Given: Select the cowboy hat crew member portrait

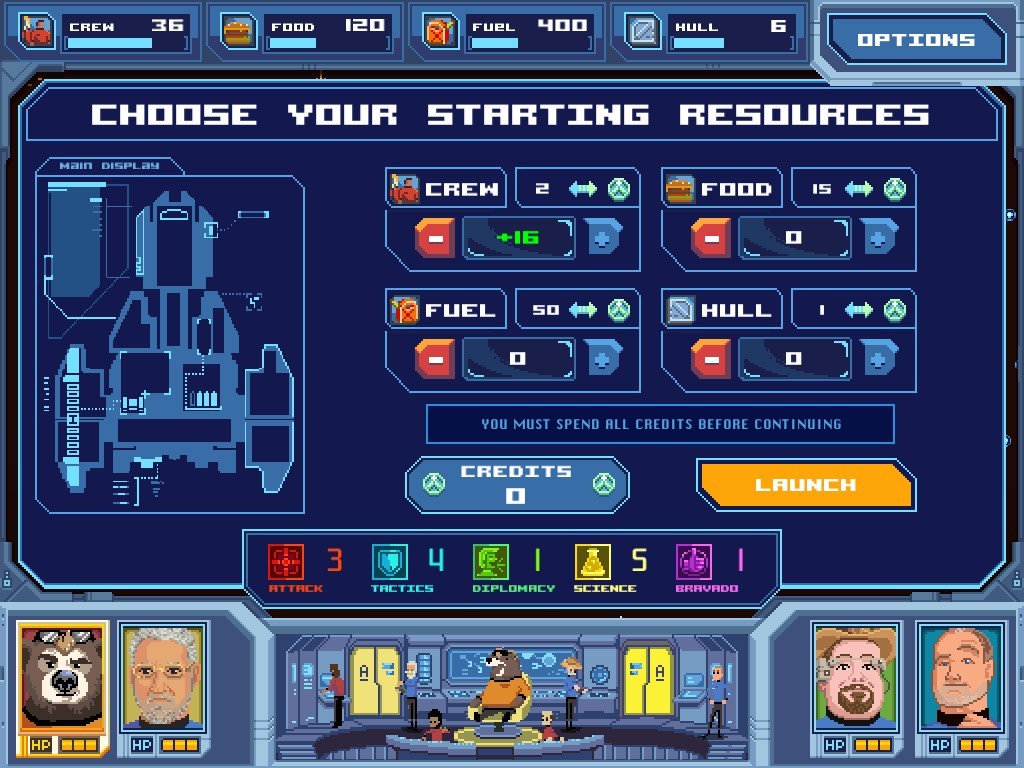Looking at the screenshot, I should 857,678.
